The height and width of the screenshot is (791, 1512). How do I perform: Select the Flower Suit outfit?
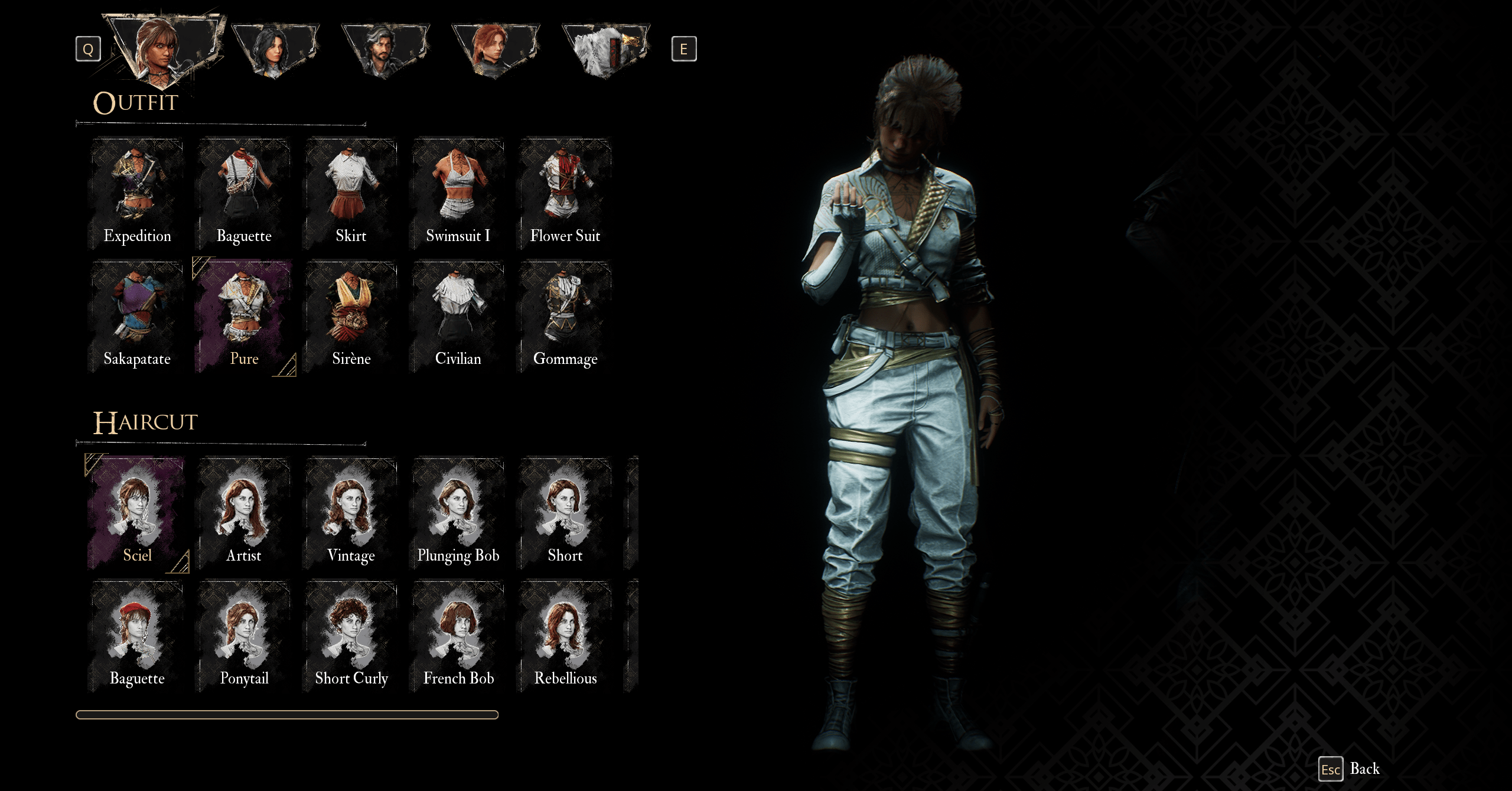[565, 194]
